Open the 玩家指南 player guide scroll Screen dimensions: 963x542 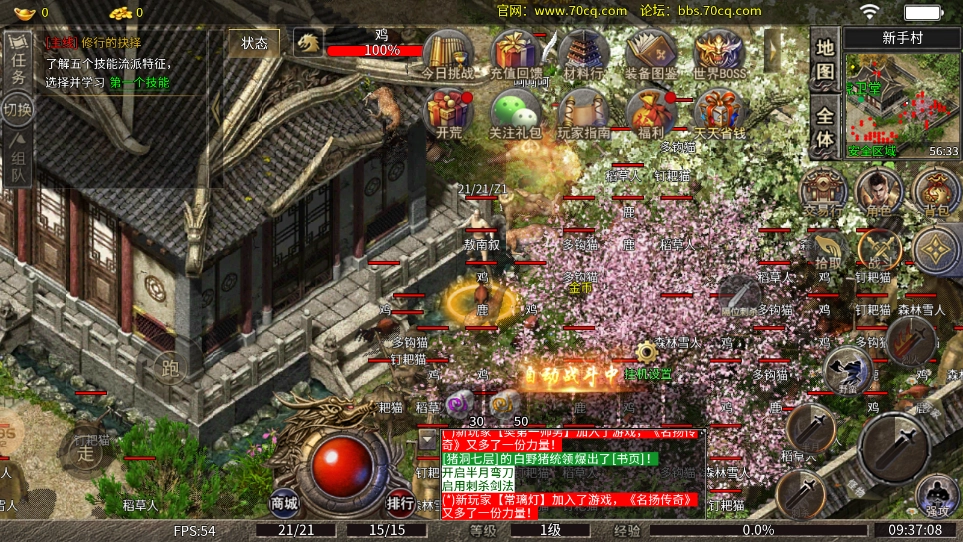point(583,113)
